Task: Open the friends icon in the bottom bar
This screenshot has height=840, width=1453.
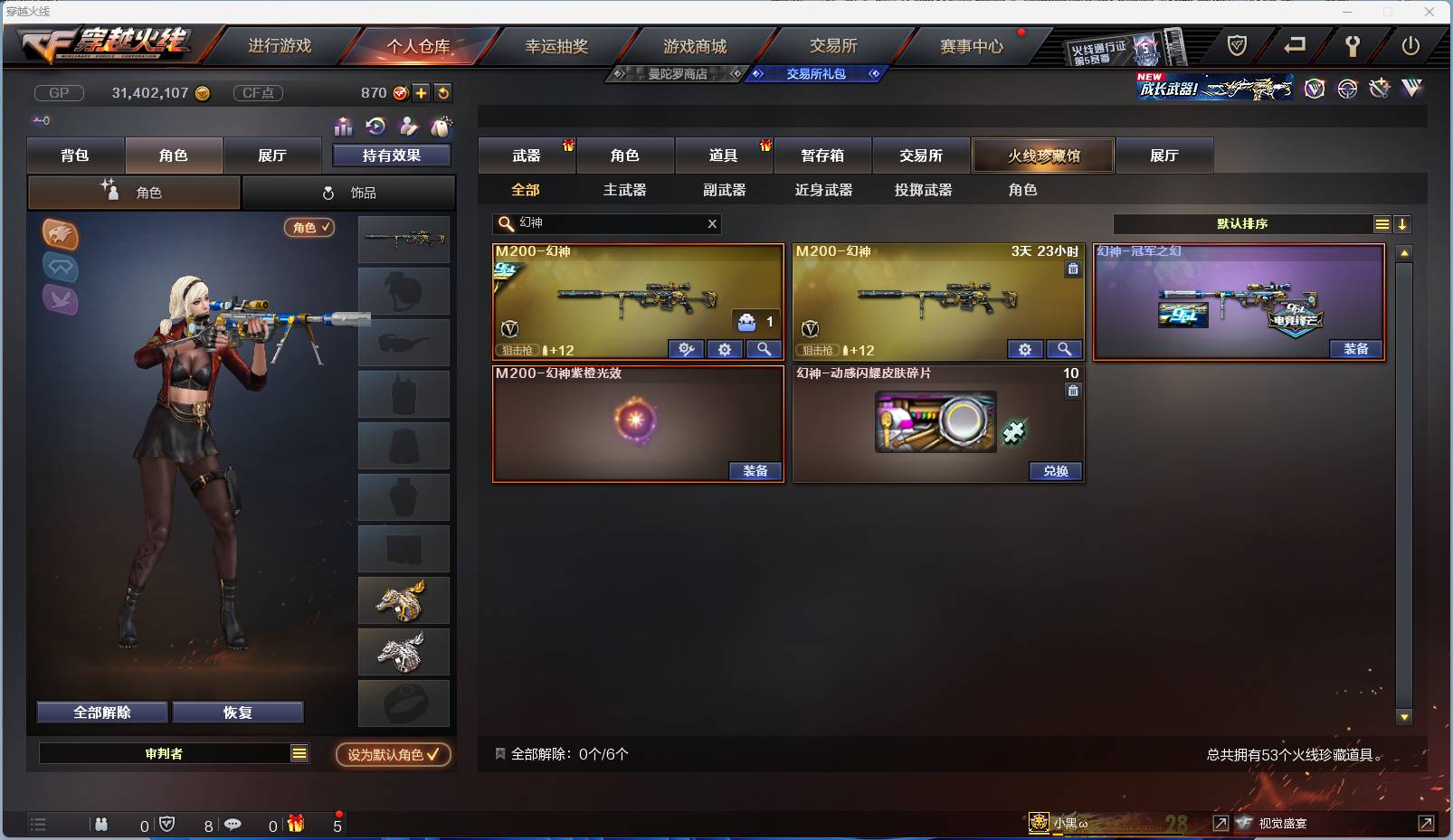Action: pos(101,824)
